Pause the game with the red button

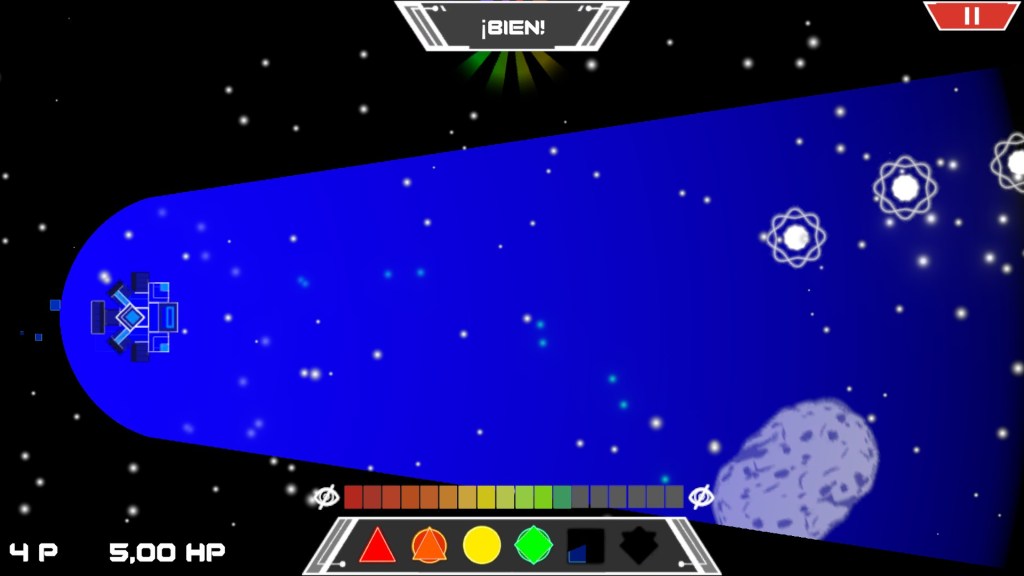point(971,15)
